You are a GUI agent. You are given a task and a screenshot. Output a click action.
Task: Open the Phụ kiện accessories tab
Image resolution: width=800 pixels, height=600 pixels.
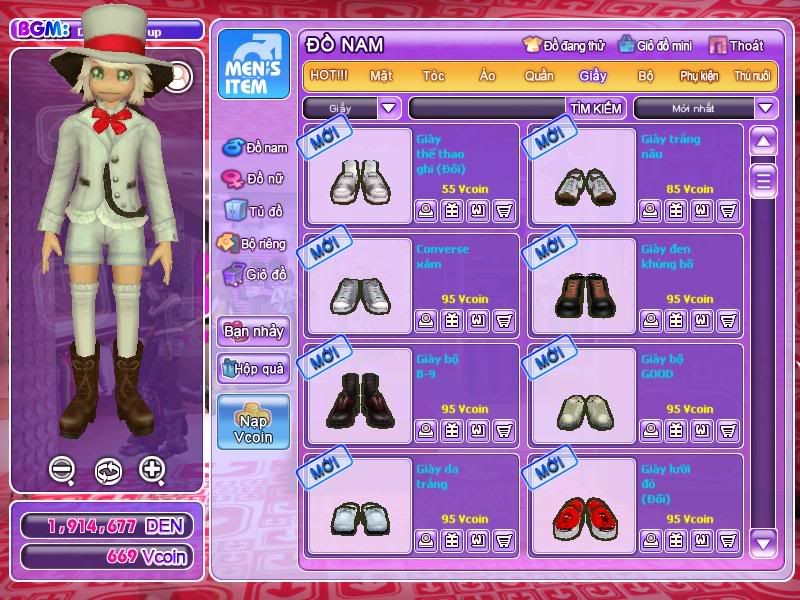(x=700, y=75)
